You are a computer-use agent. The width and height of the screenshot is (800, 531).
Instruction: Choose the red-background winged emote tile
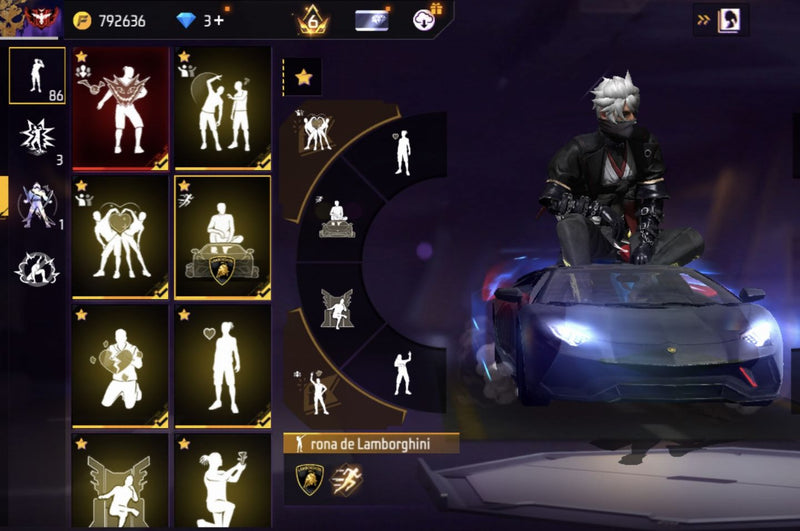120,107
